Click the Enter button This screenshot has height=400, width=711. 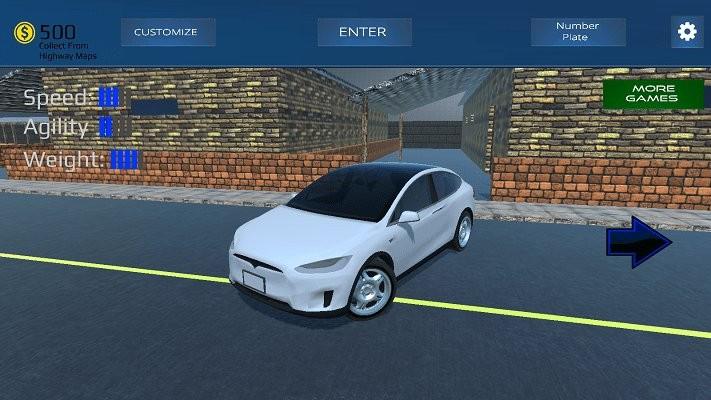(364, 32)
